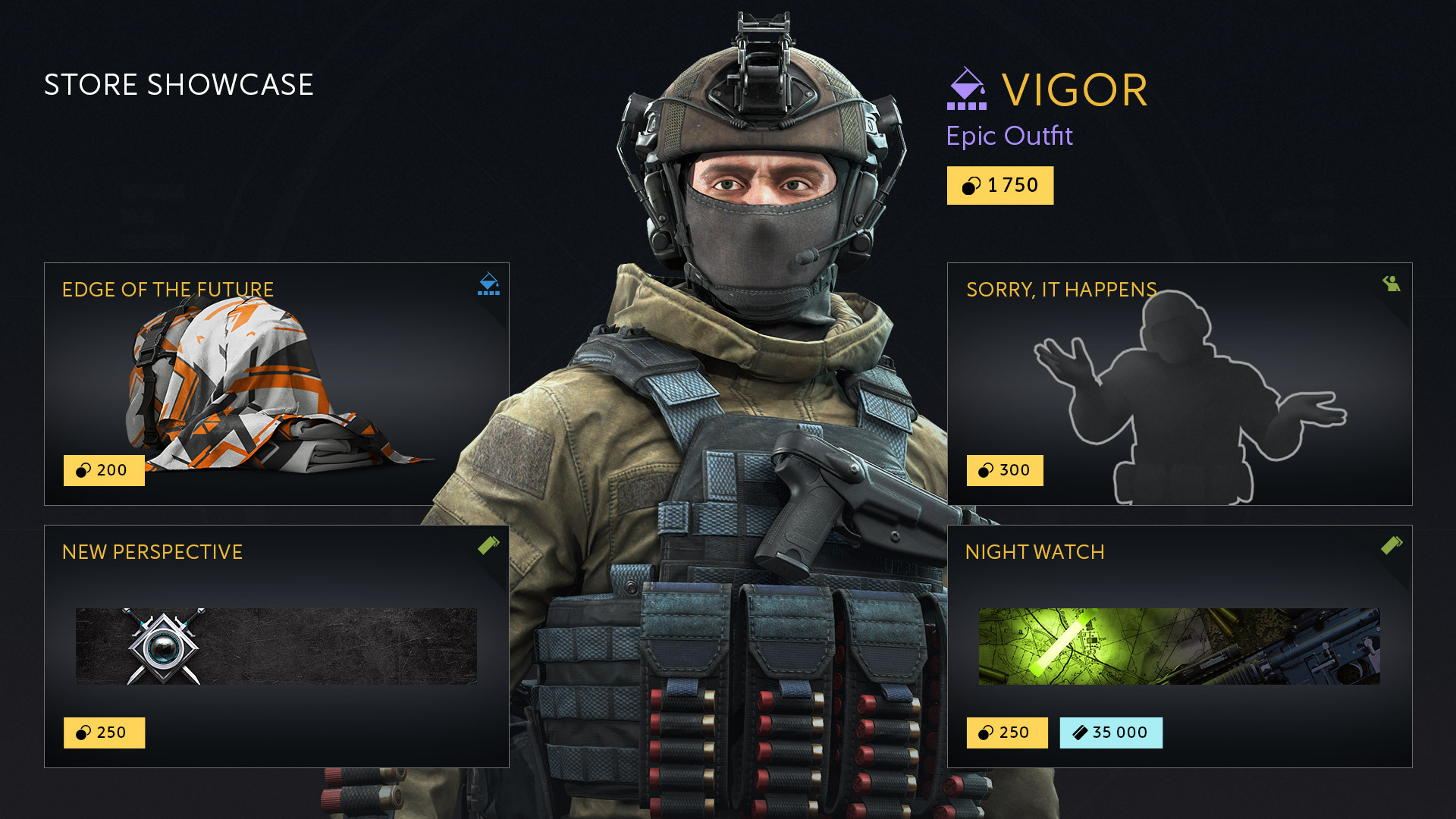Select the Epic Outfit rarity label

pos(1010,136)
